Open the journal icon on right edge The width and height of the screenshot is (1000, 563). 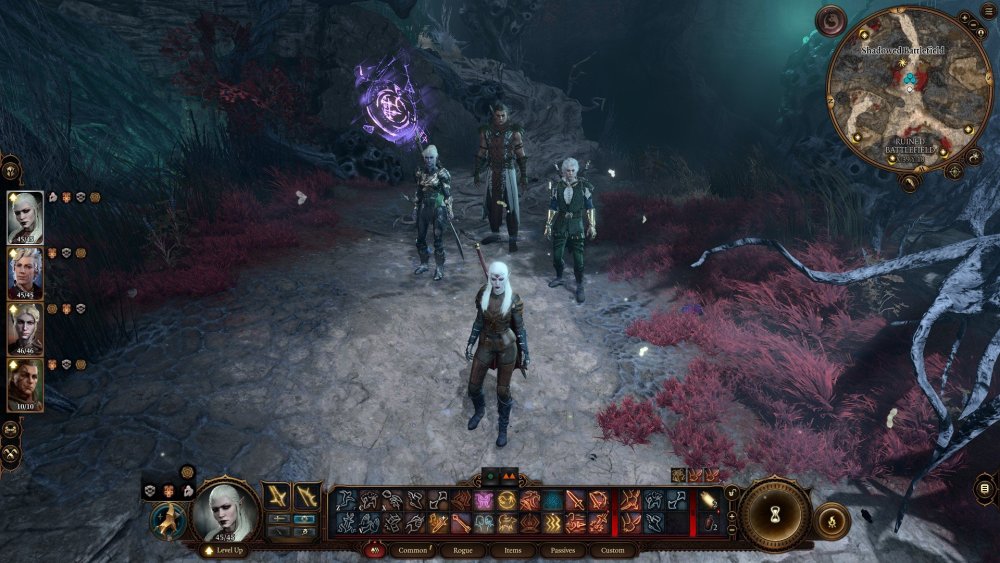[x=984, y=488]
